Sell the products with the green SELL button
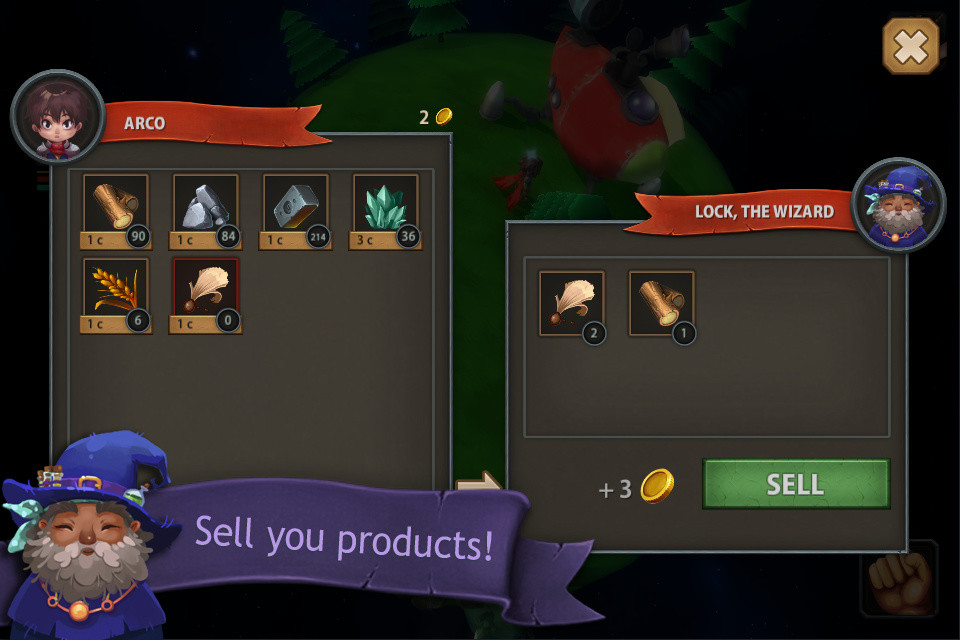This screenshot has height=640, width=960. pyautogui.click(x=796, y=485)
